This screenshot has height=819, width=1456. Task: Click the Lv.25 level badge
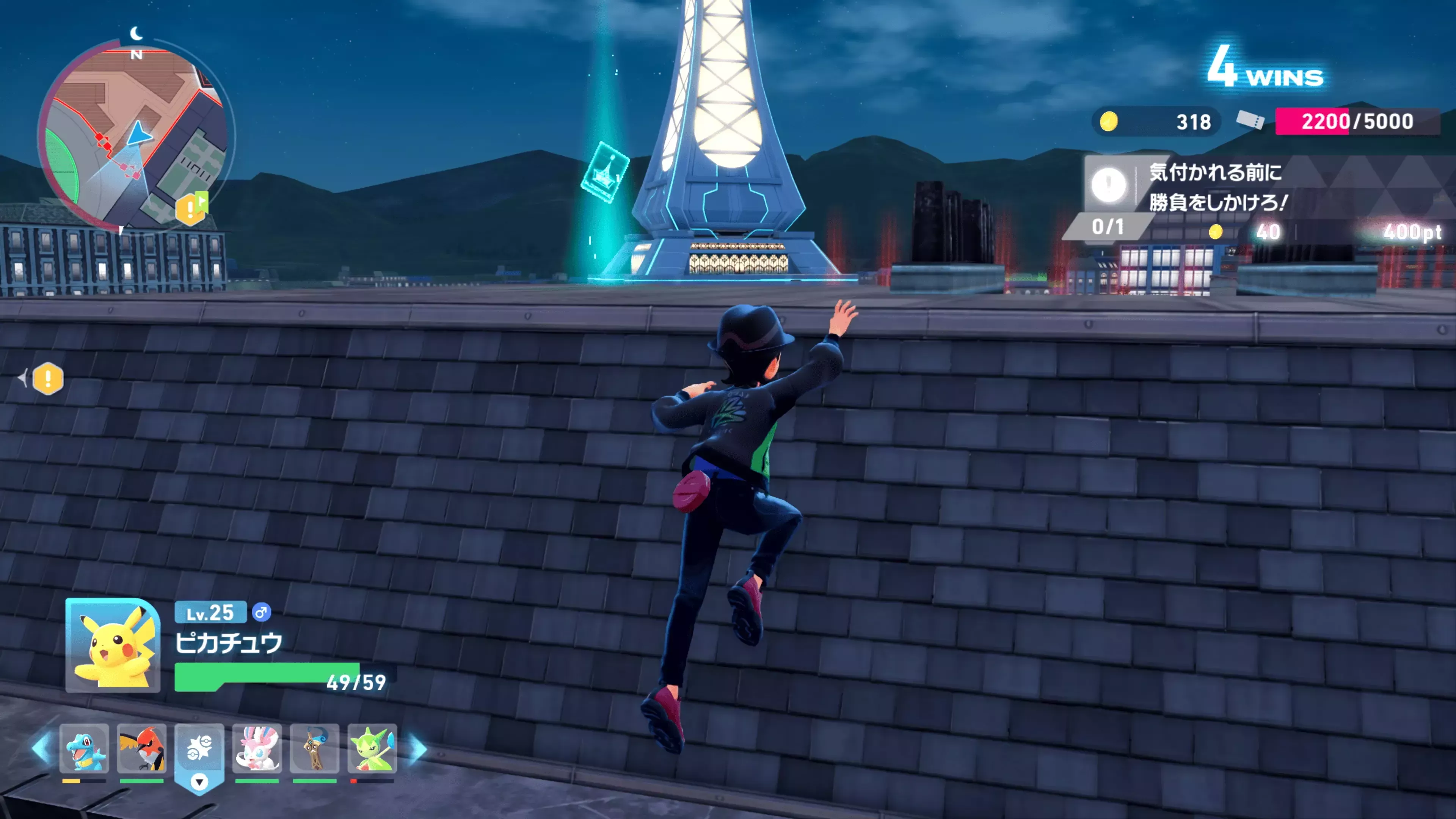pos(212,613)
